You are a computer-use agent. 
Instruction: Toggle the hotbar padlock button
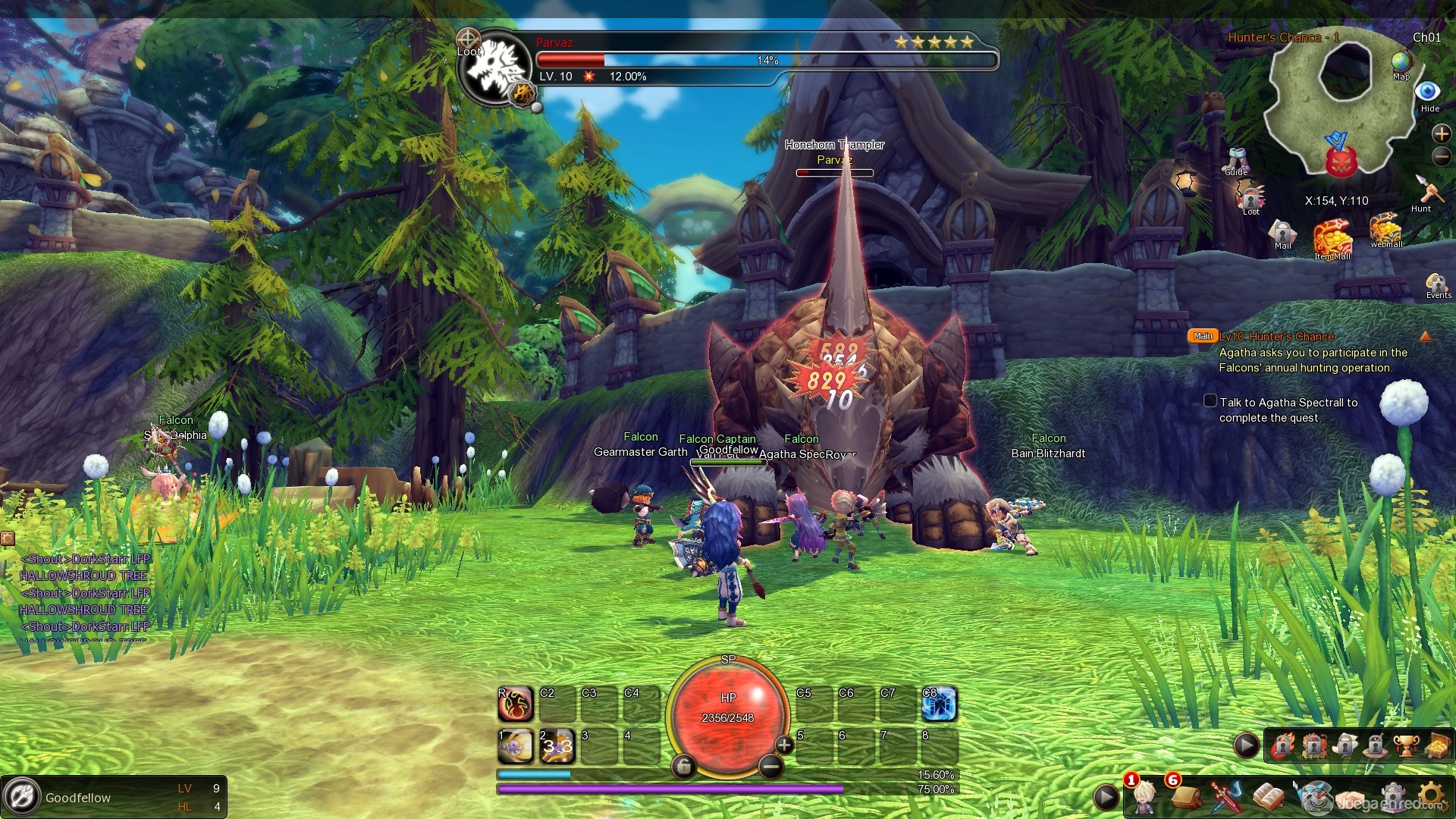[x=683, y=767]
